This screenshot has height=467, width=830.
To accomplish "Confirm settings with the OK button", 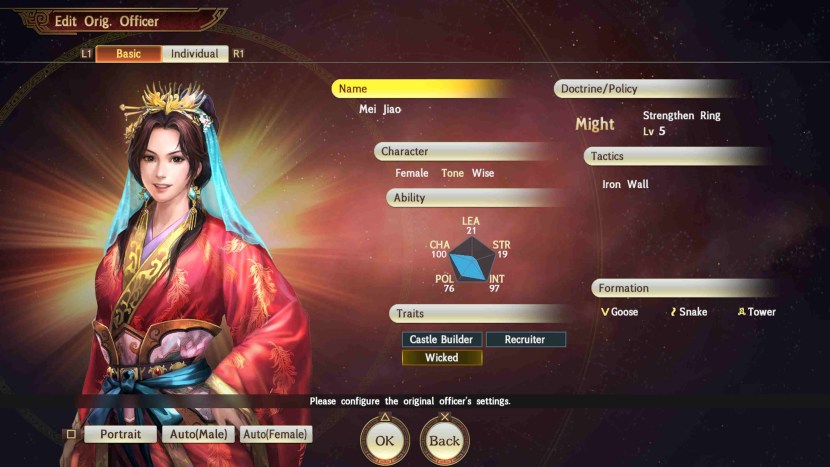I will coord(385,441).
